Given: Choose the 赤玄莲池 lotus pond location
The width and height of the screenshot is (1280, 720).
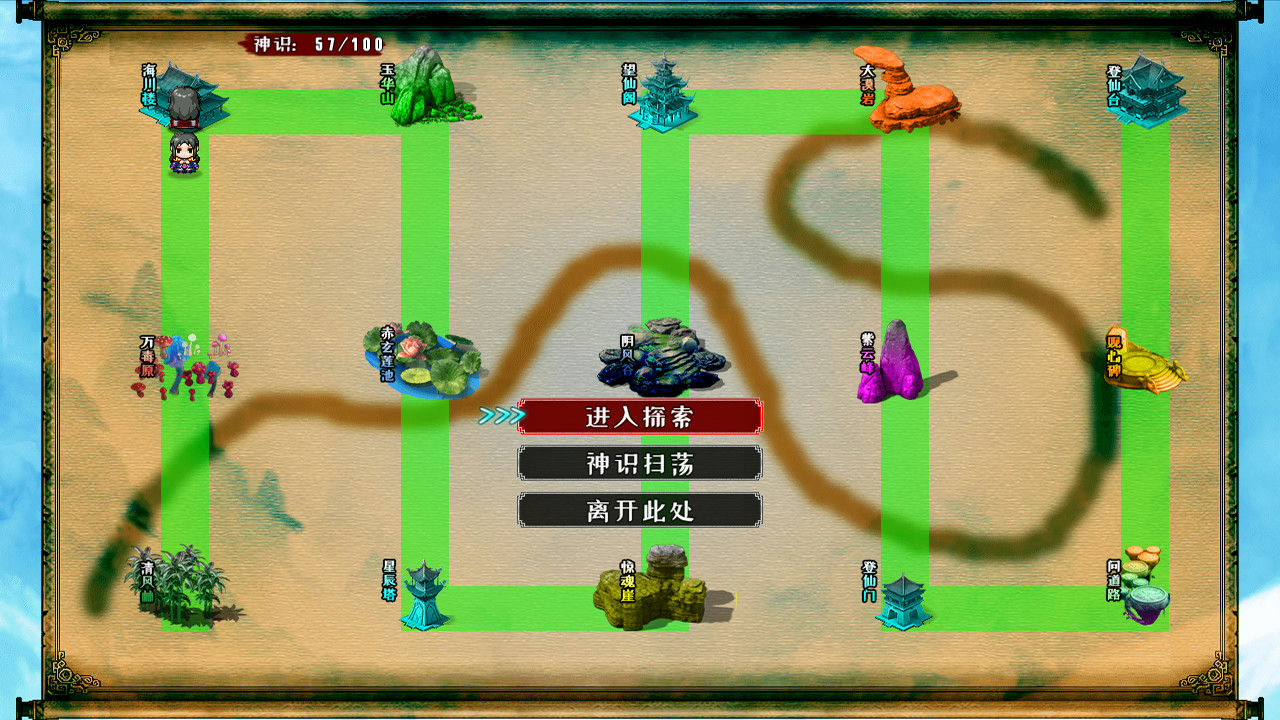Looking at the screenshot, I should click(x=425, y=360).
